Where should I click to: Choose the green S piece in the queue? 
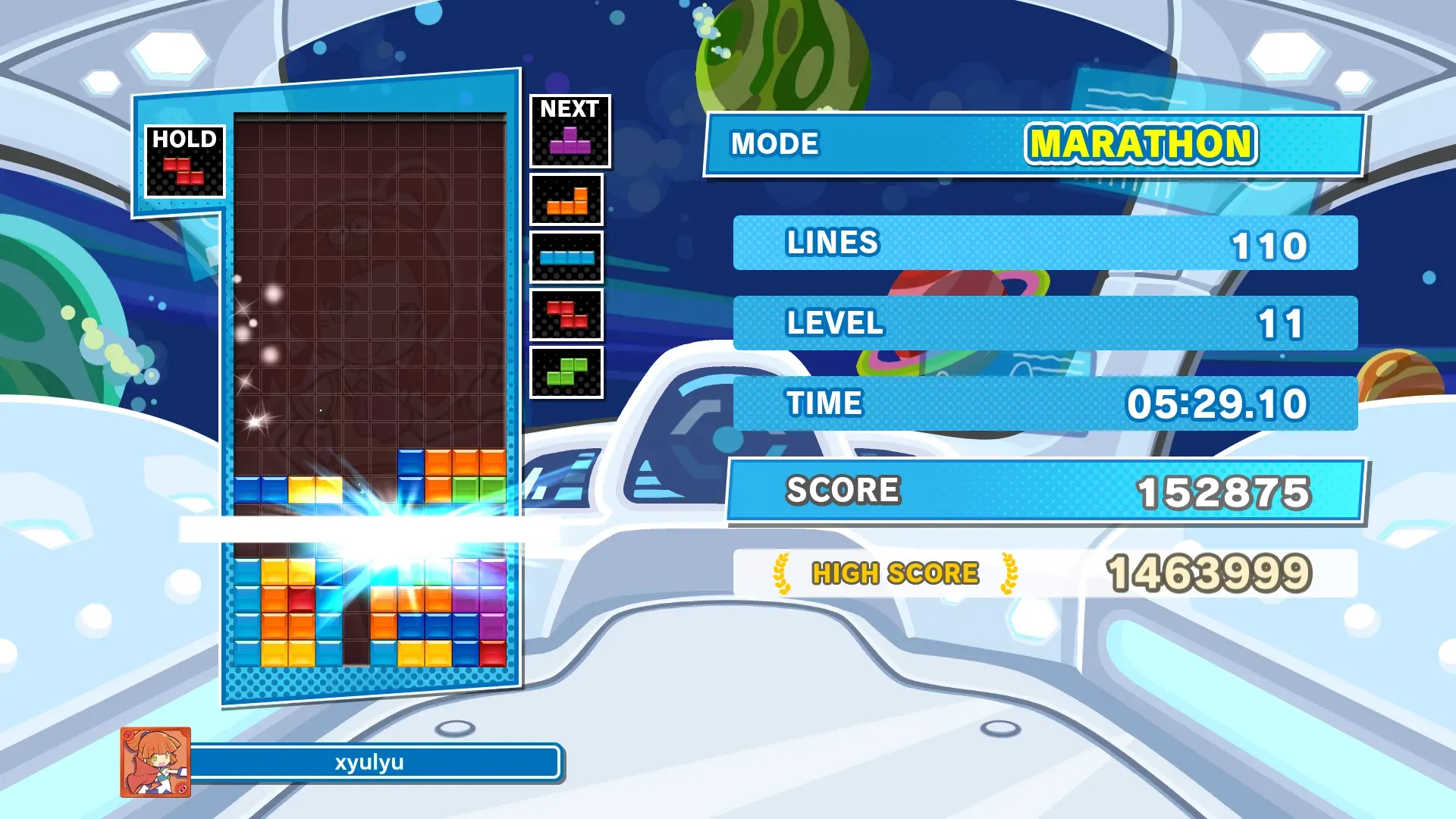pos(566,372)
